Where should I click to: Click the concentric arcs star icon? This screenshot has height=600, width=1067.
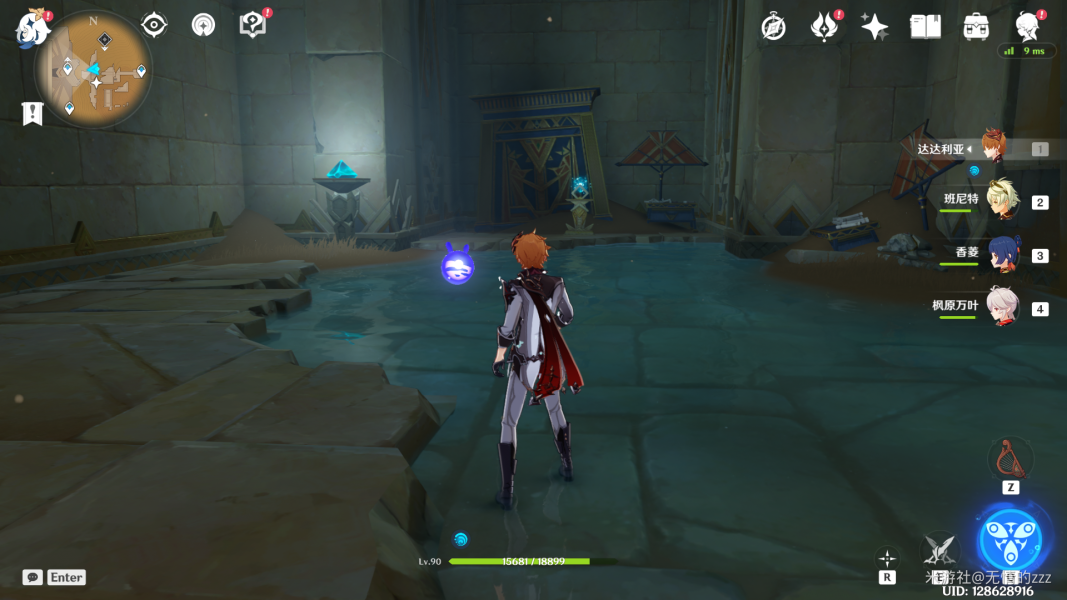[x=203, y=25]
